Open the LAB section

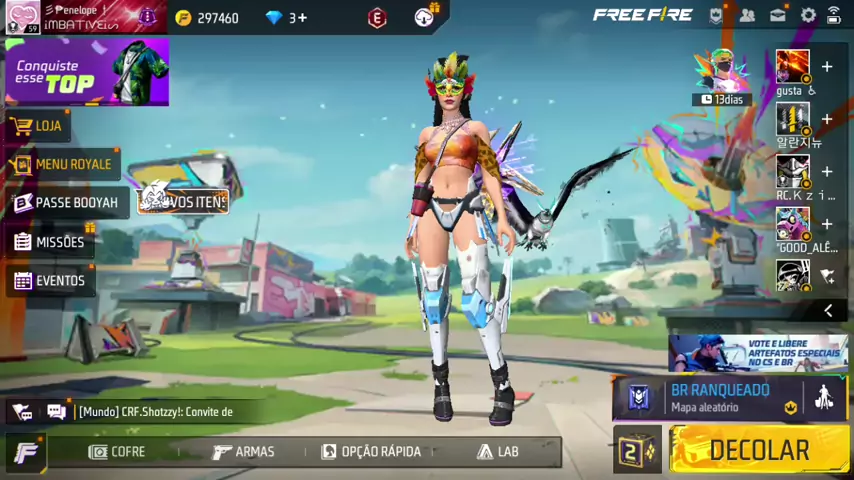[x=498, y=452]
